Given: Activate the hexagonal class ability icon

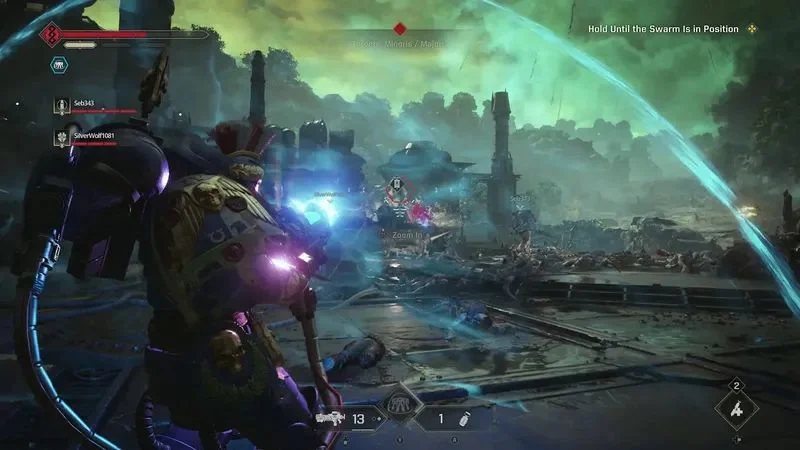Looking at the screenshot, I should point(59,63).
